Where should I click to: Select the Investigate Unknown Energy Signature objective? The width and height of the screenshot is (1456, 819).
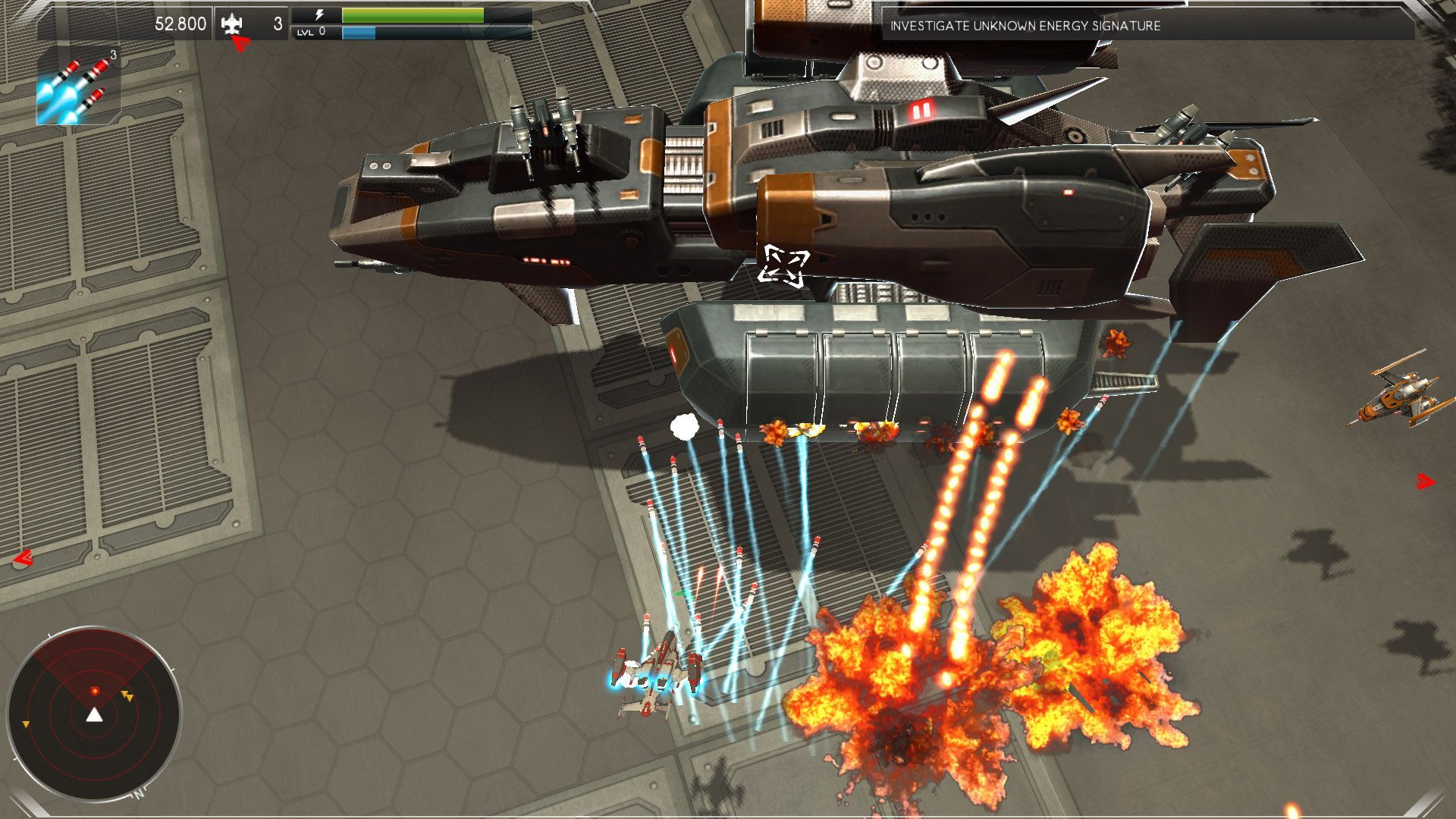click(x=1025, y=26)
